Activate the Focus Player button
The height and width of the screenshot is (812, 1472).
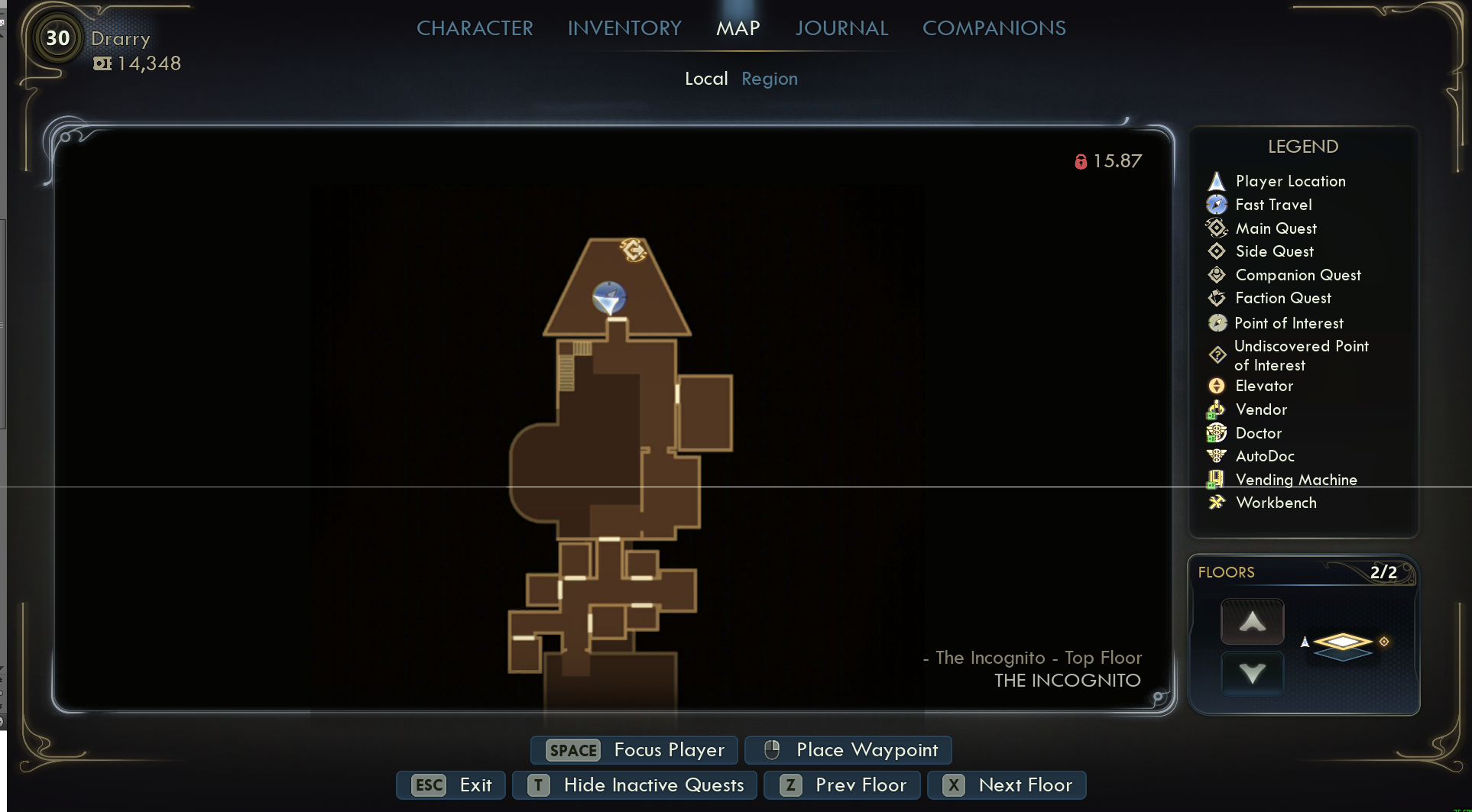click(634, 750)
